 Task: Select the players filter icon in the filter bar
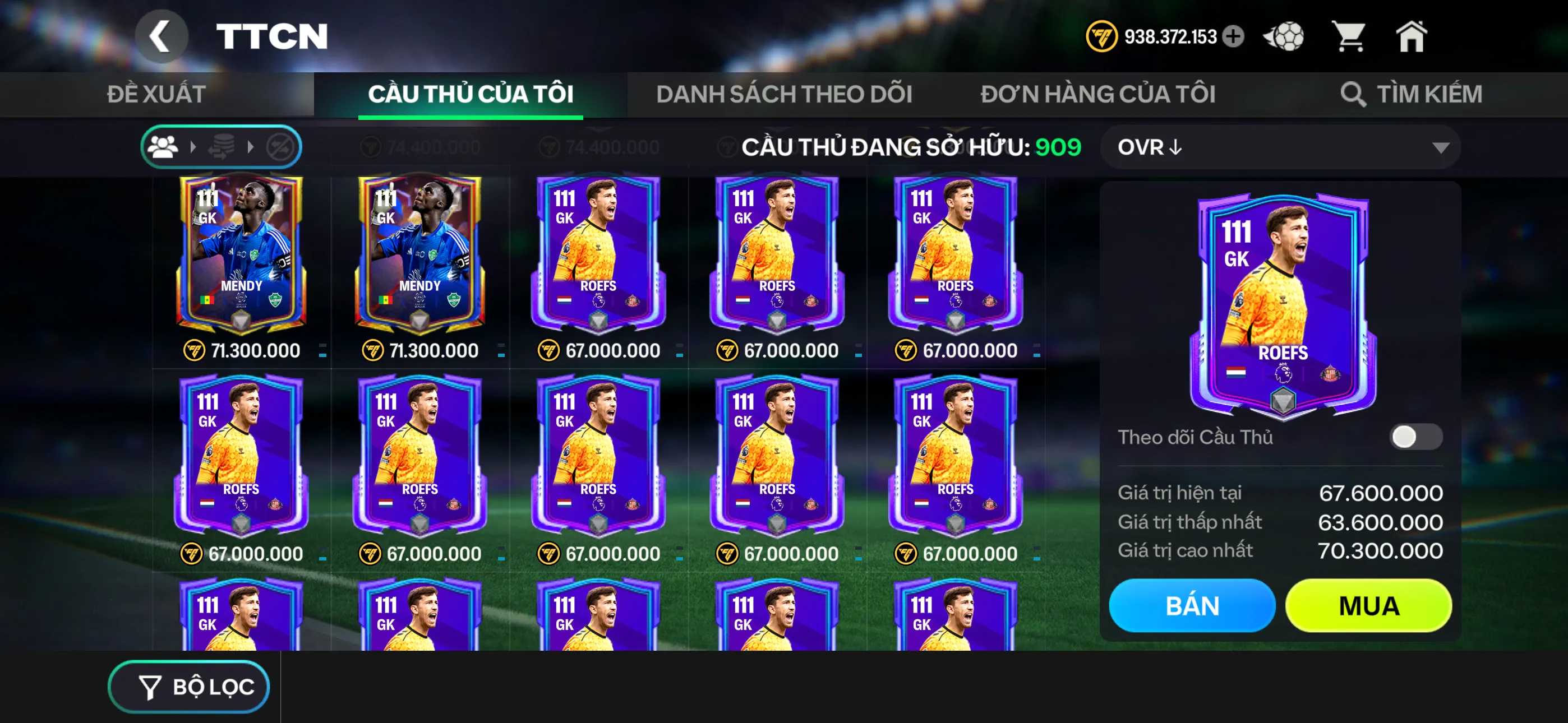click(163, 146)
